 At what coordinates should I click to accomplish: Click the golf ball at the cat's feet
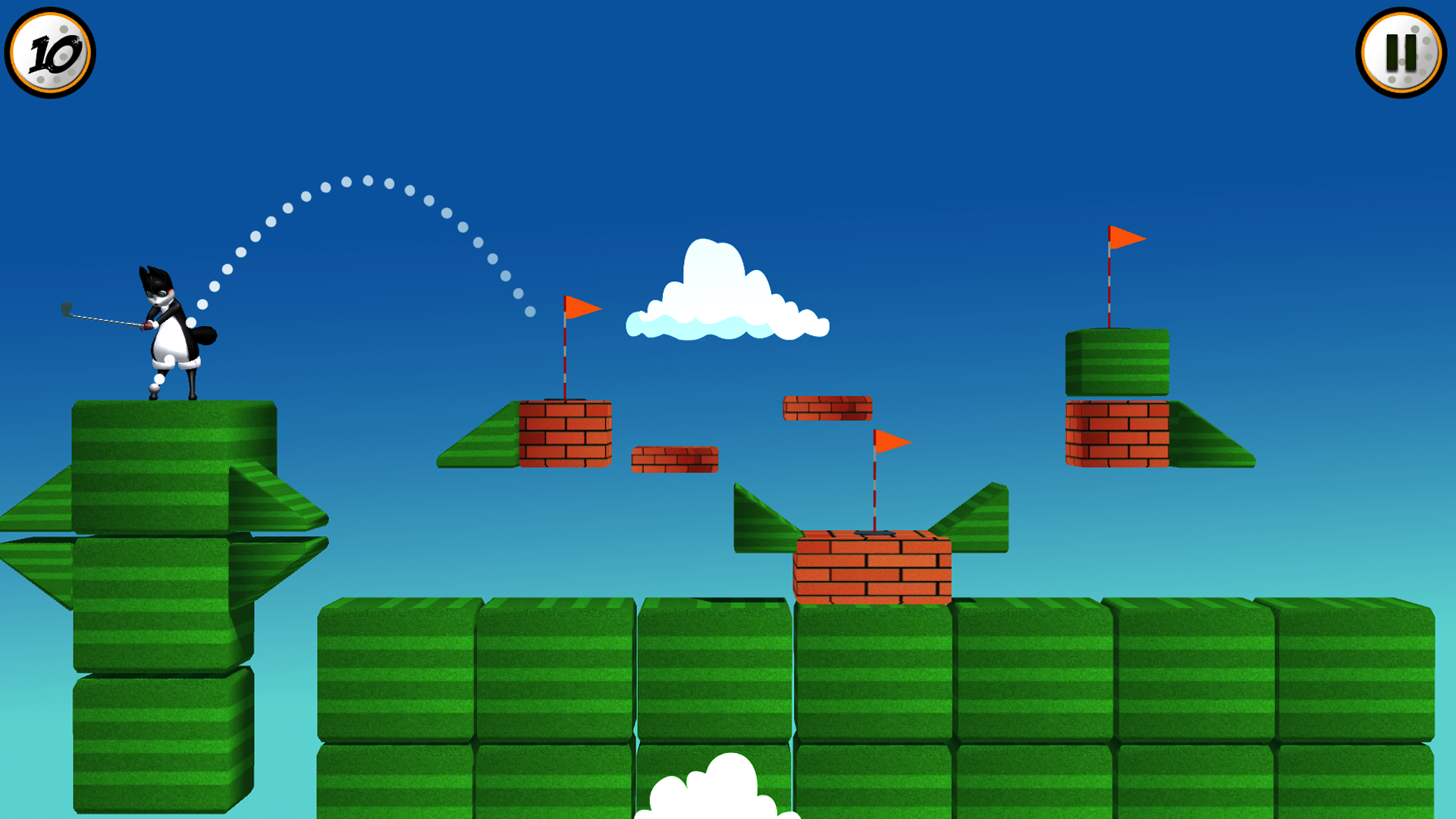[155, 387]
